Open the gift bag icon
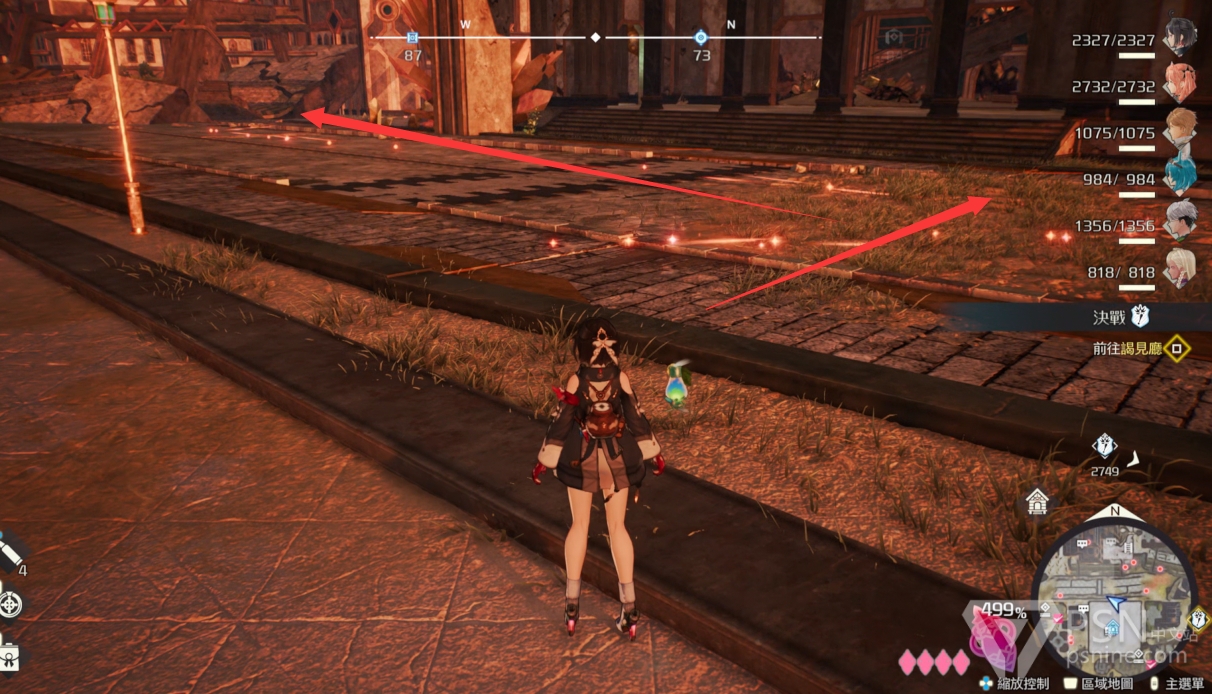1212x694 pixels. (x=8, y=655)
